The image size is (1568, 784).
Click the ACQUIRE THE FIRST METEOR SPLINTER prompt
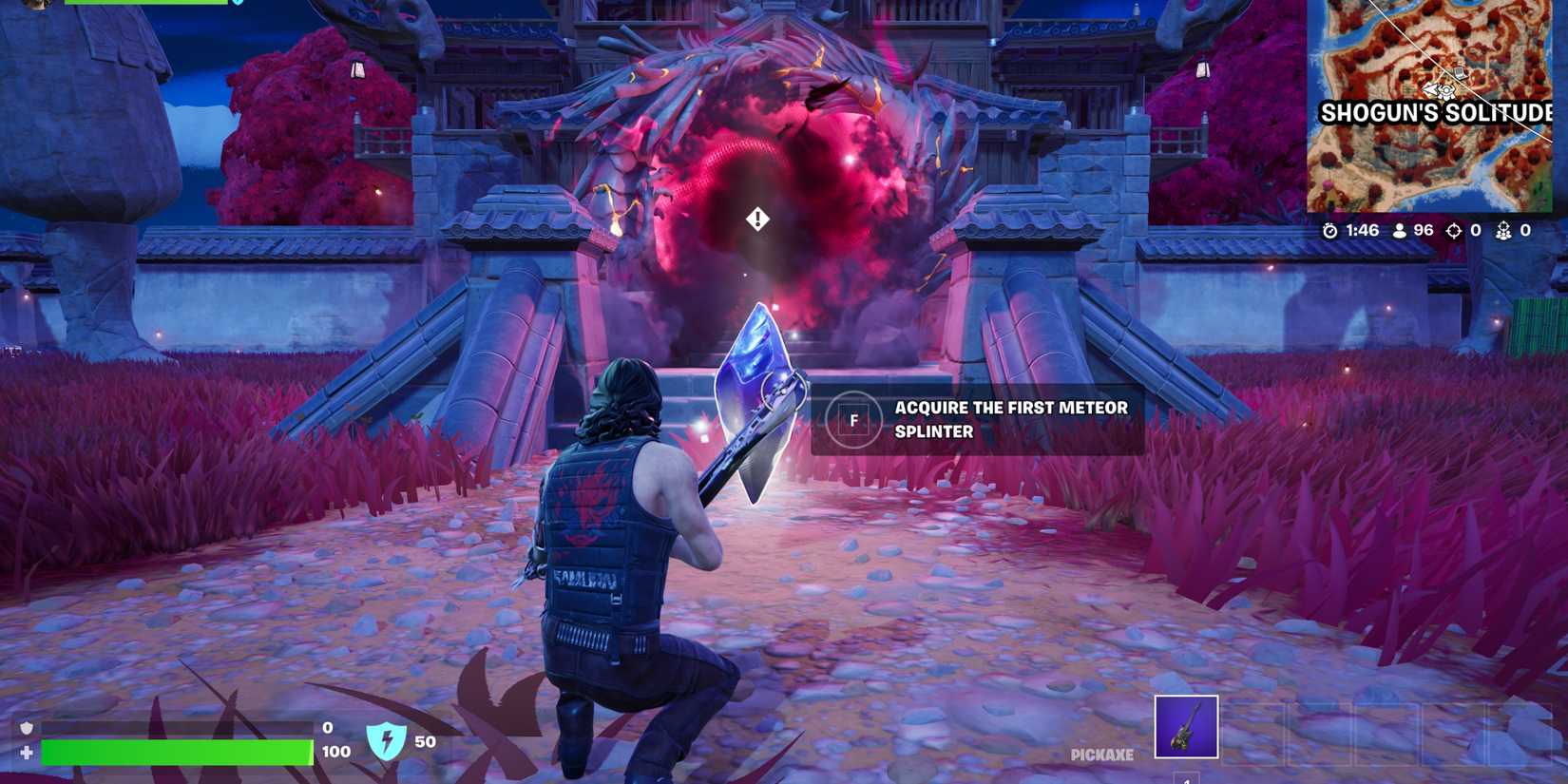coord(1008,419)
